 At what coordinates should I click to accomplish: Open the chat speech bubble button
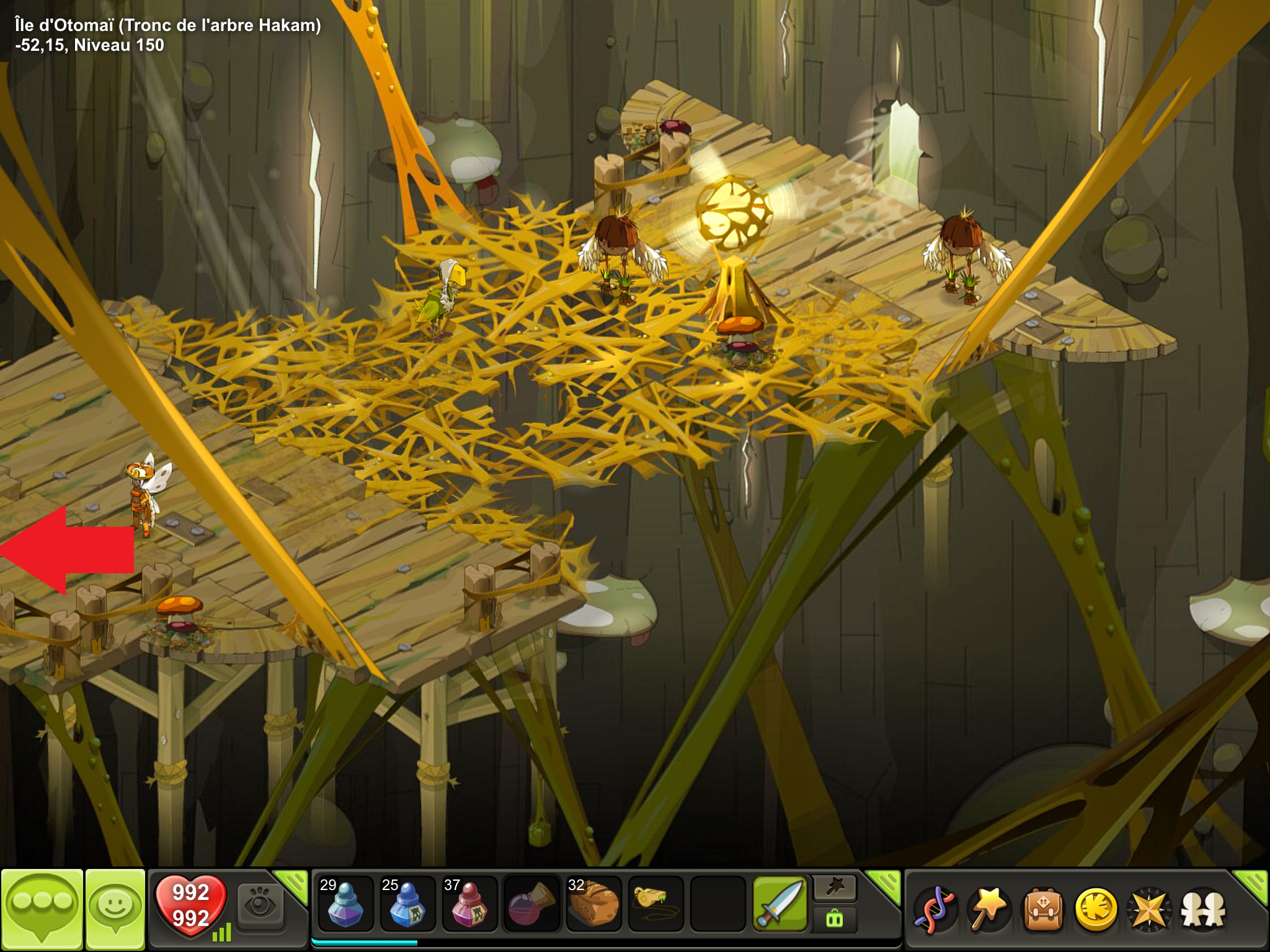tap(42, 908)
